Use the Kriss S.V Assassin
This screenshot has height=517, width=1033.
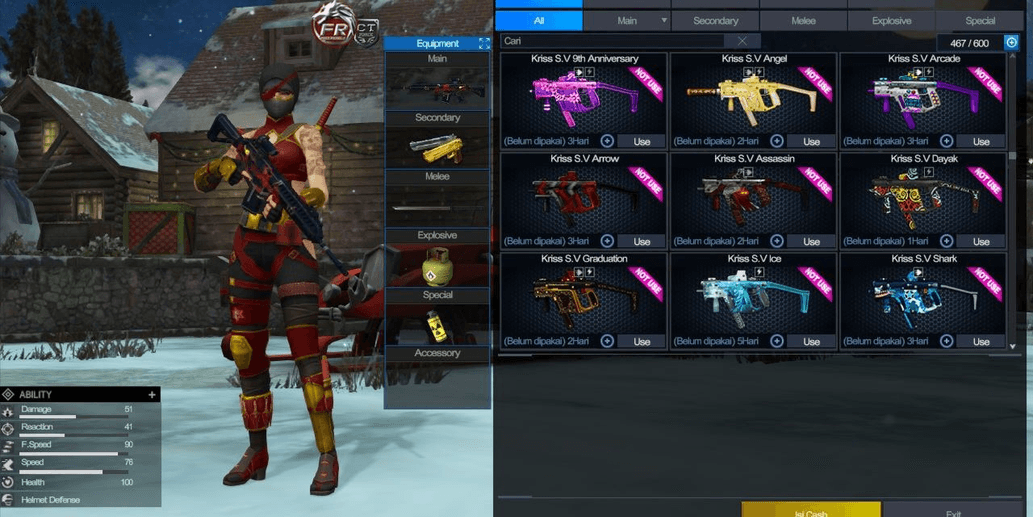pyautogui.click(x=811, y=242)
